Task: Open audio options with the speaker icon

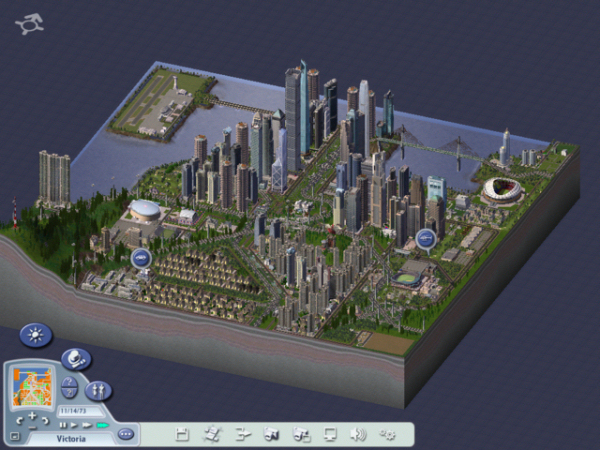Action: 359,434
